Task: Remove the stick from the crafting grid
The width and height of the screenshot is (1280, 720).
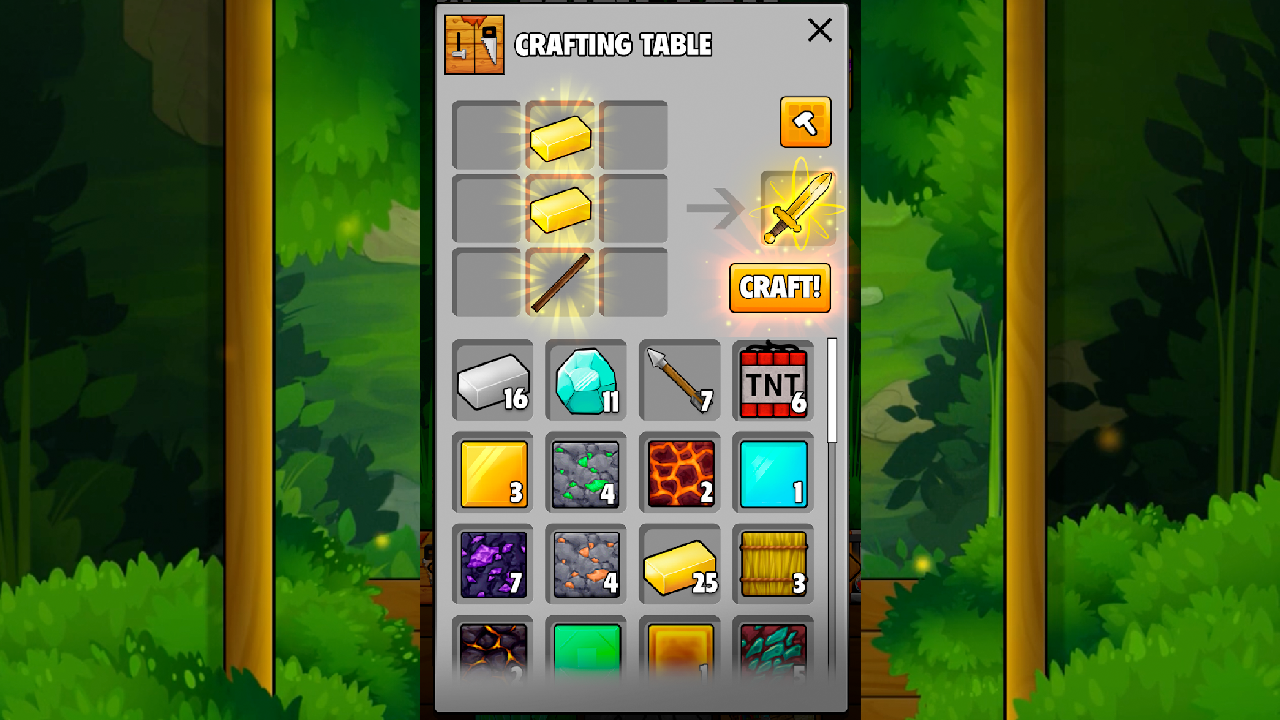Action: pyautogui.click(x=561, y=283)
